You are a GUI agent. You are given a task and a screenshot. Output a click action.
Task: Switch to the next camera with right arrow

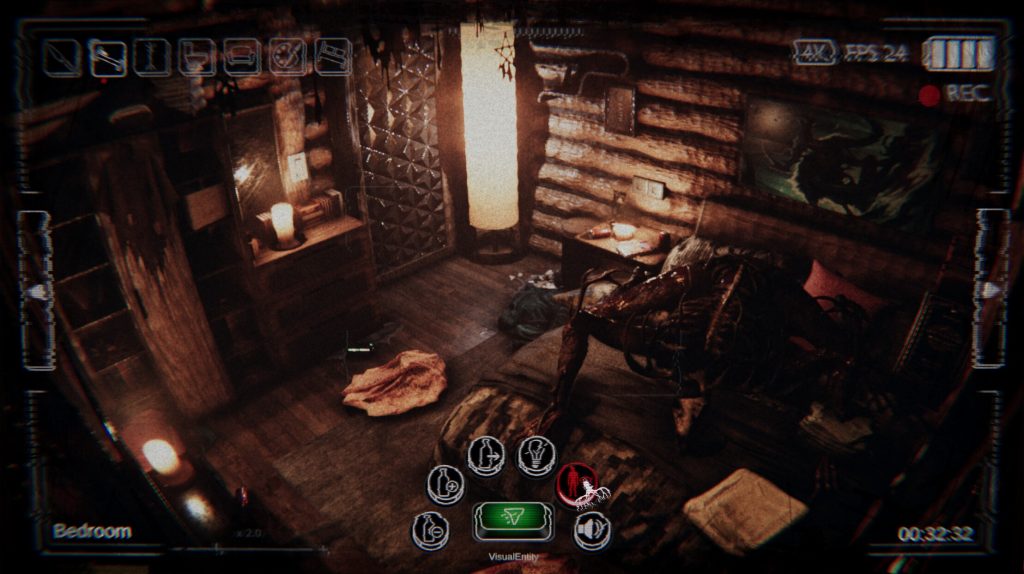(991, 291)
